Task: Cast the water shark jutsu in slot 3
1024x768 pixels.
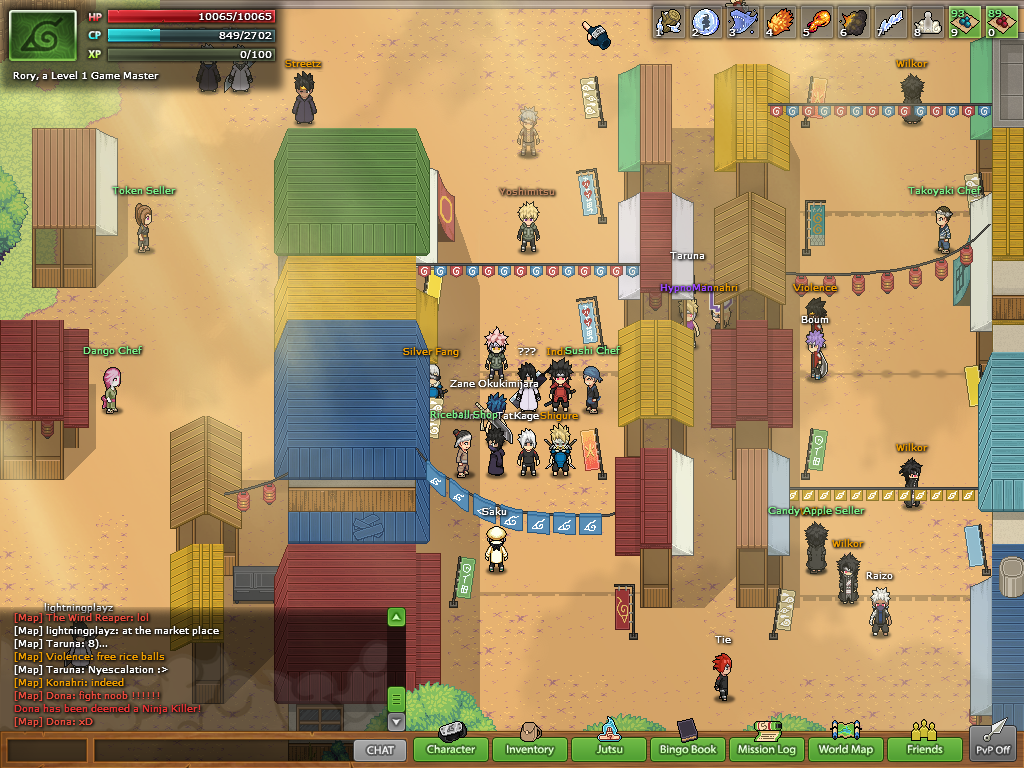Action: pyautogui.click(x=744, y=22)
